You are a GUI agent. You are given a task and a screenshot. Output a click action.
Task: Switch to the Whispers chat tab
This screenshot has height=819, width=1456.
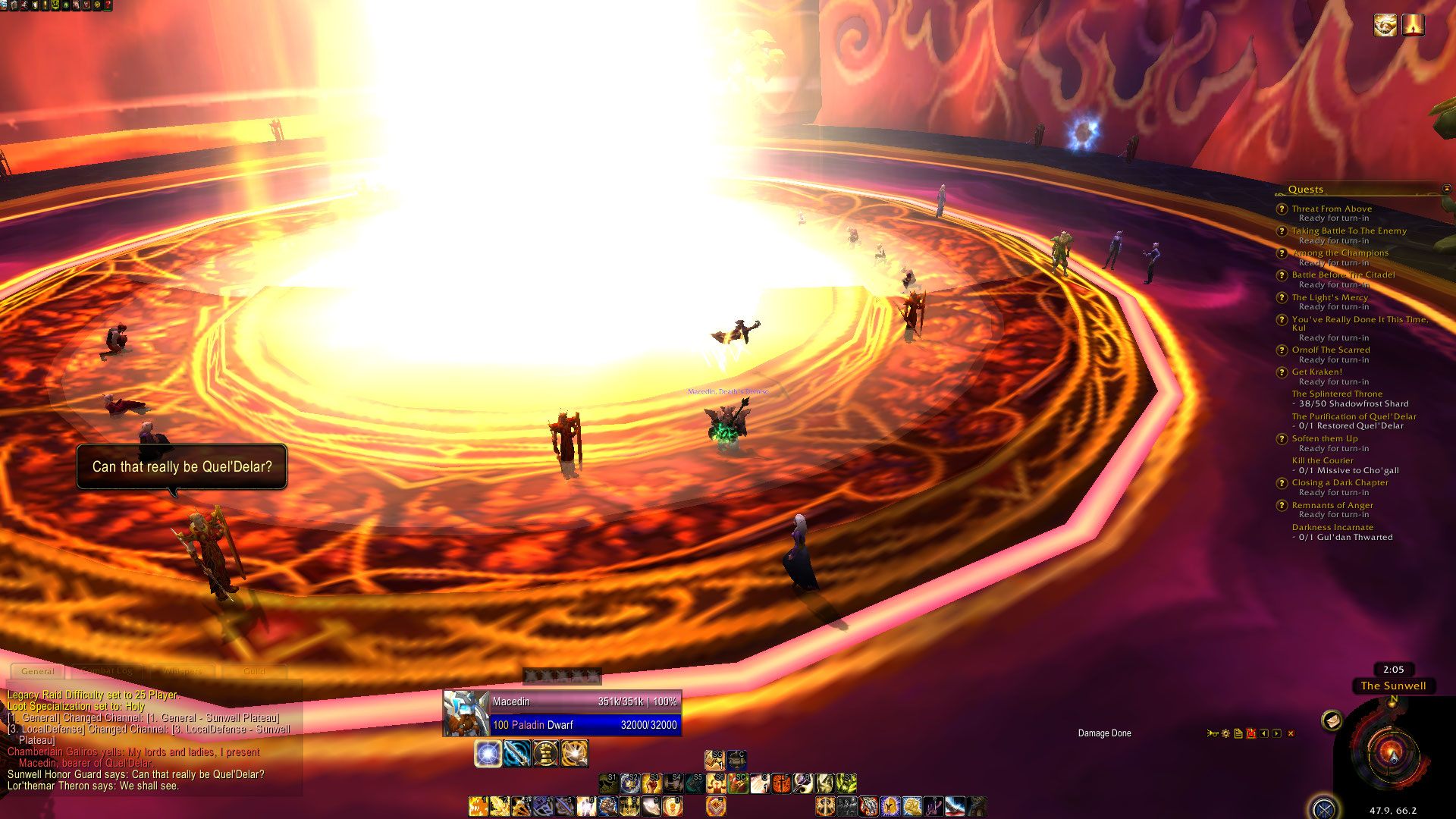[182, 671]
